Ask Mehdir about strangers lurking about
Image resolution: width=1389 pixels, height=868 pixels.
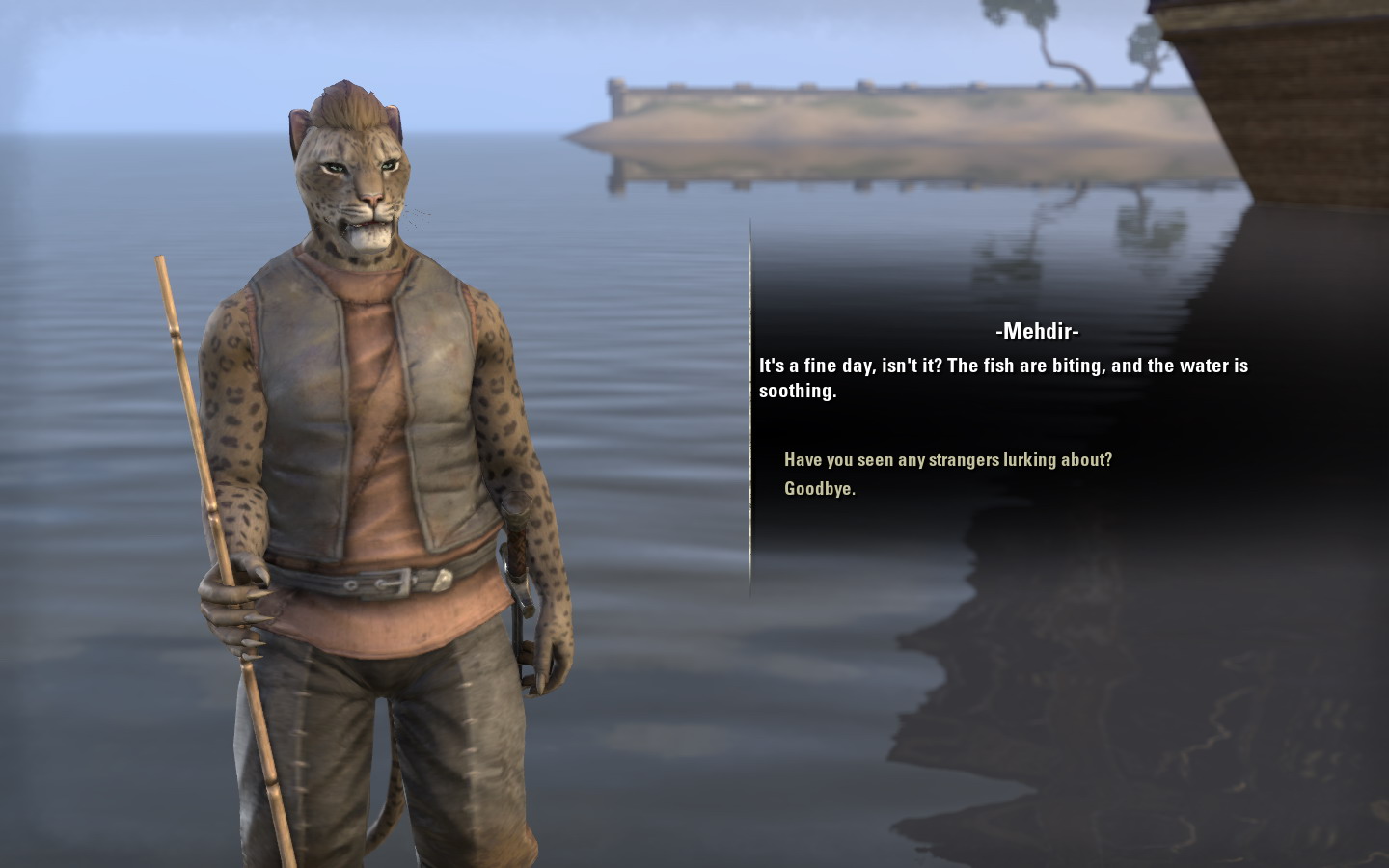[x=947, y=460]
